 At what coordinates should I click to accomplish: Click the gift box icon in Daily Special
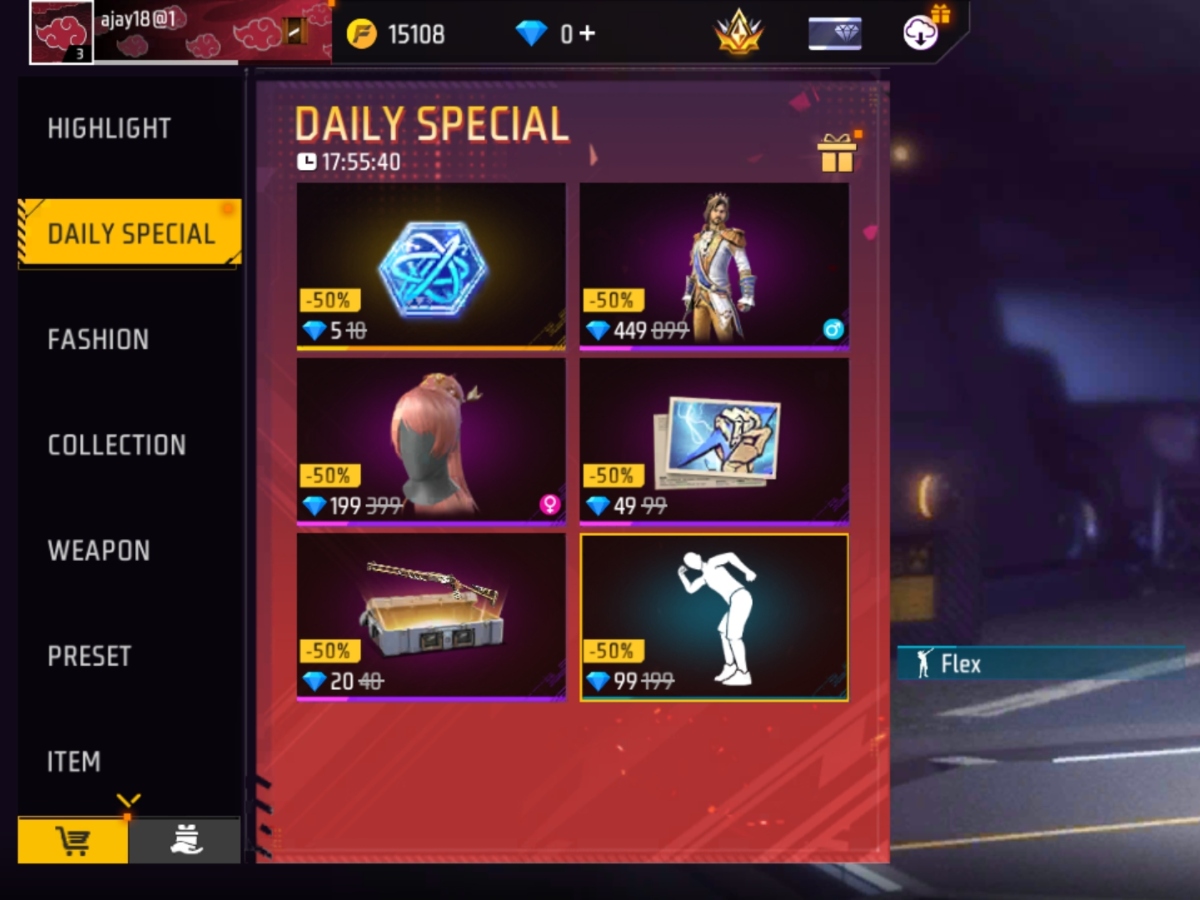pyautogui.click(x=837, y=153)
